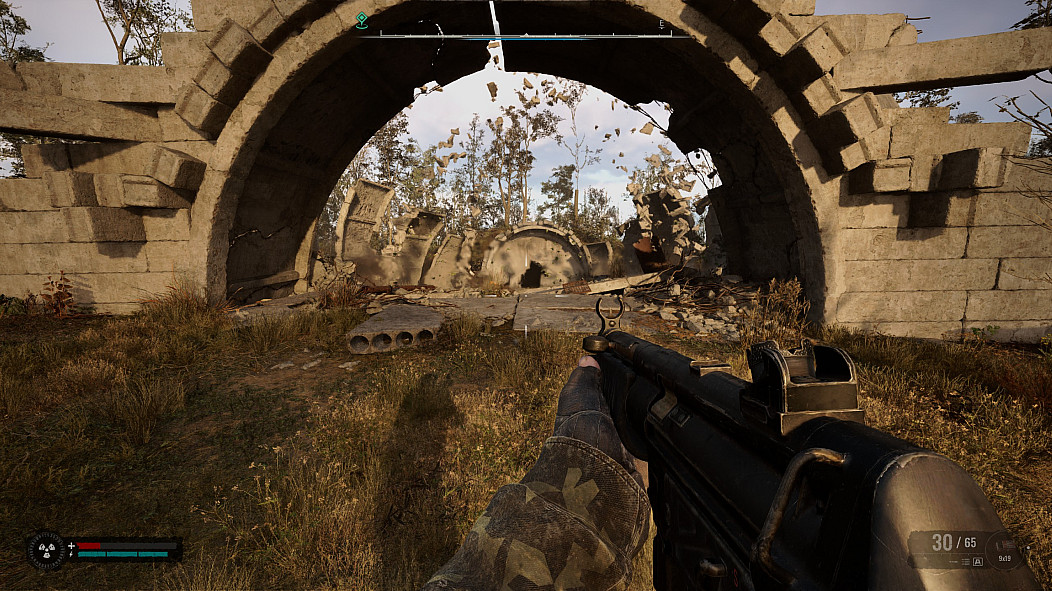The height and width of the screenshot is (591, 1052).
Task: Toggle the fire mode "A" indicator
Action: tap(977, 562)
